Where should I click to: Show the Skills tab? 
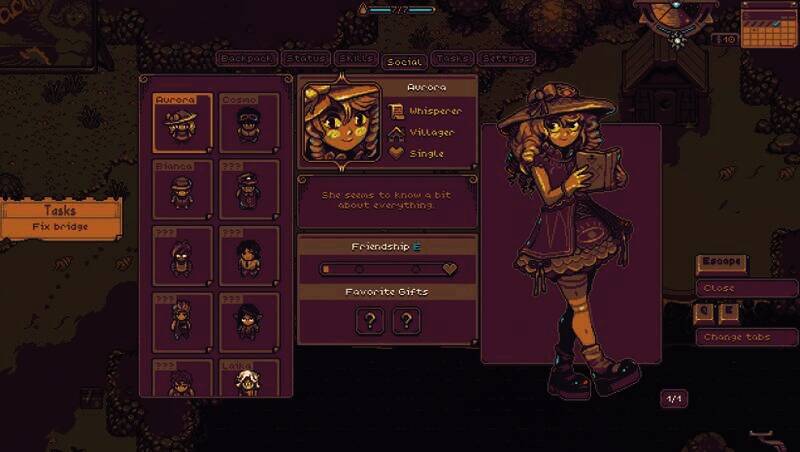(x=356, y=59)
